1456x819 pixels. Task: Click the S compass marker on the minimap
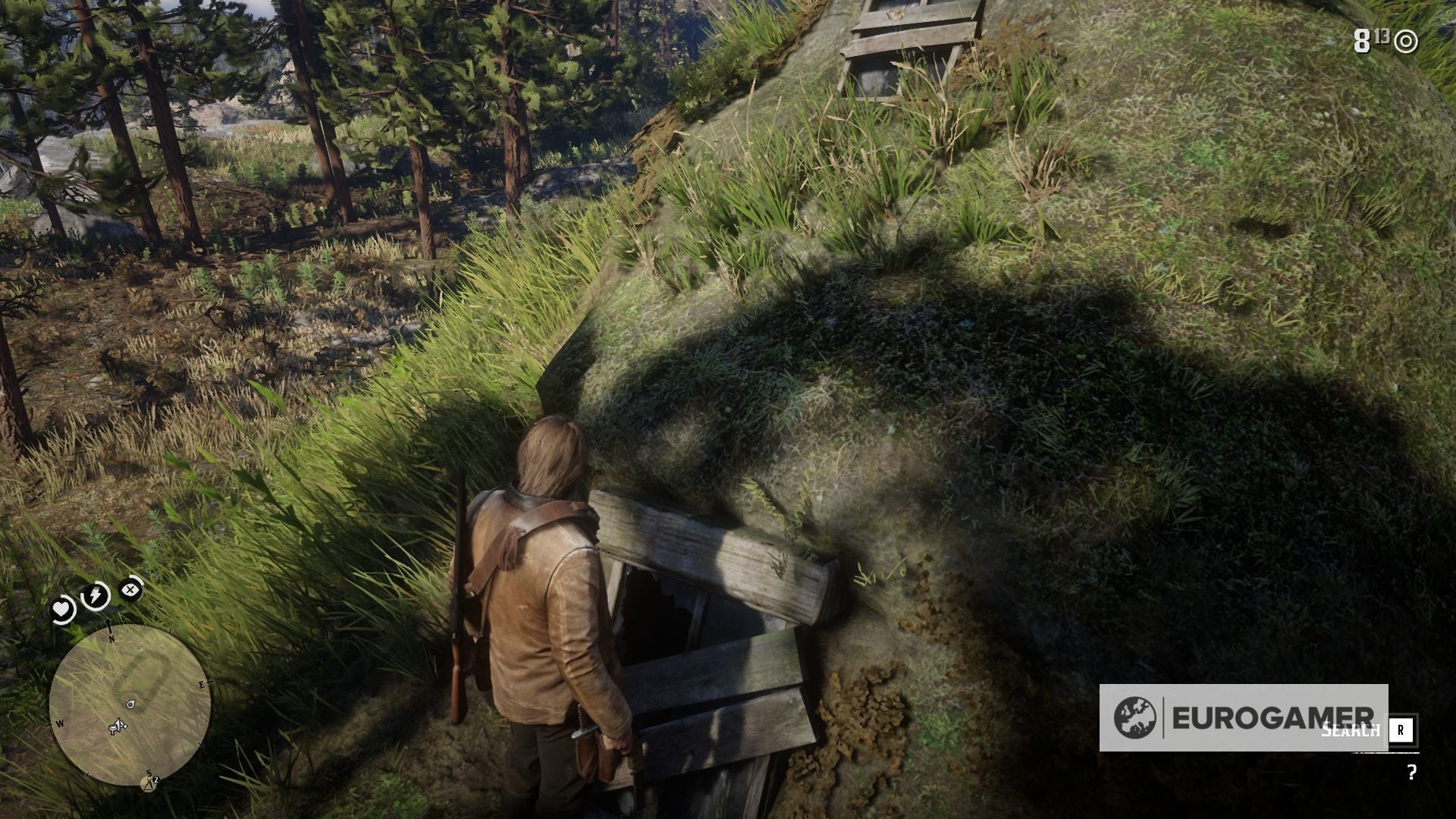(148, 773)
